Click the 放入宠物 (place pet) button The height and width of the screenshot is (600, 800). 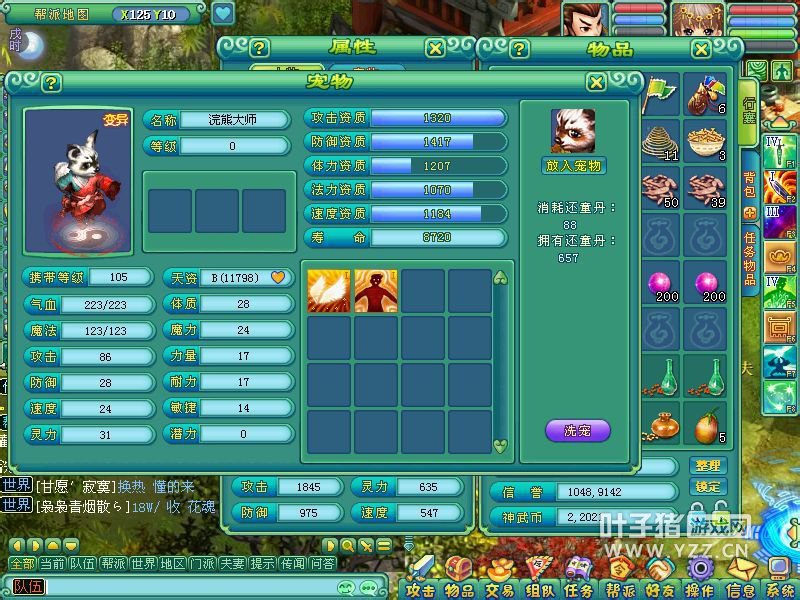[575, 166]
